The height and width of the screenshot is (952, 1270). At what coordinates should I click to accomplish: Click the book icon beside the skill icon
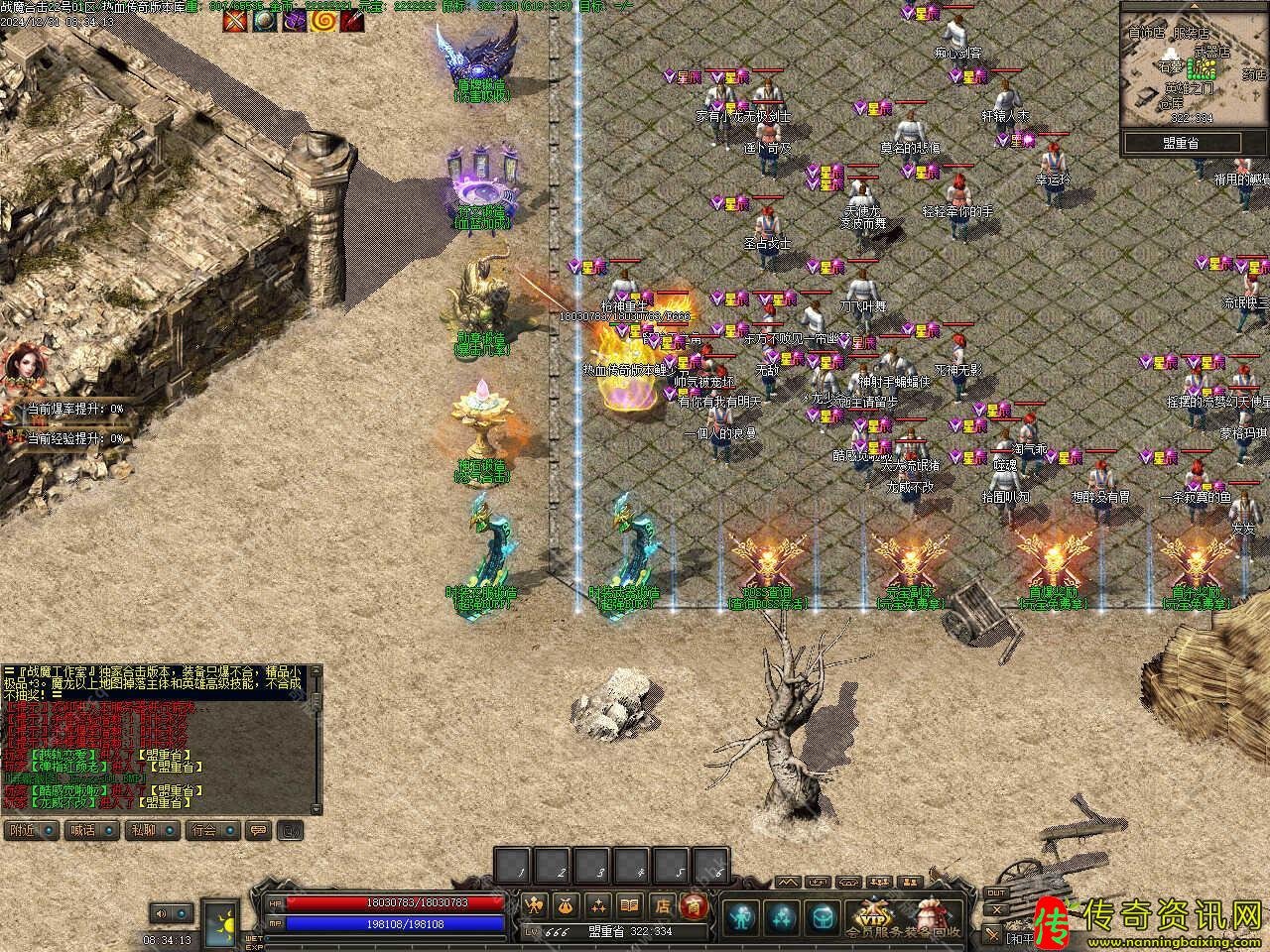(x=629, y=906)
